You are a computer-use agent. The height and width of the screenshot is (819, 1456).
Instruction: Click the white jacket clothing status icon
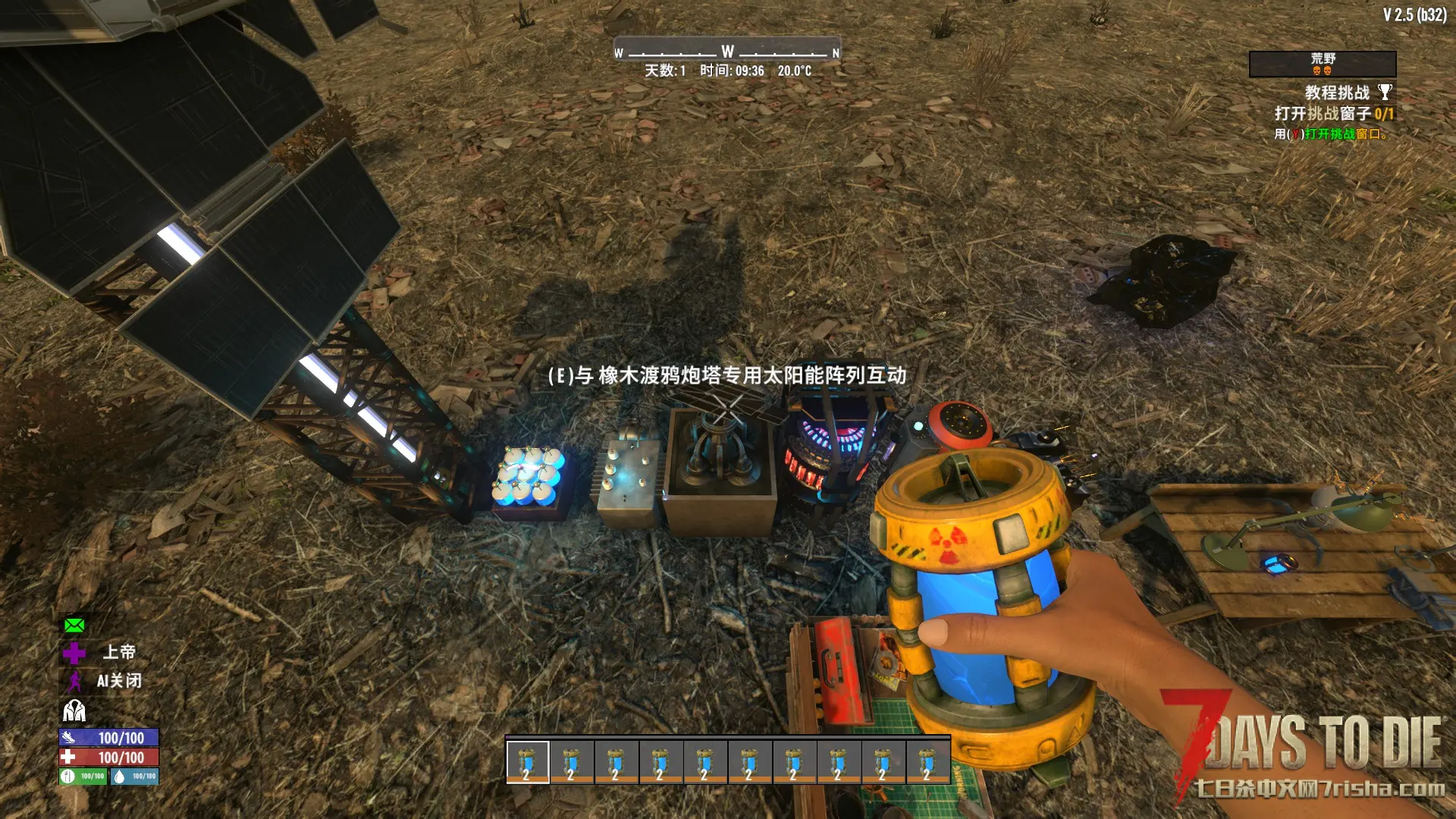click(74, 711)
